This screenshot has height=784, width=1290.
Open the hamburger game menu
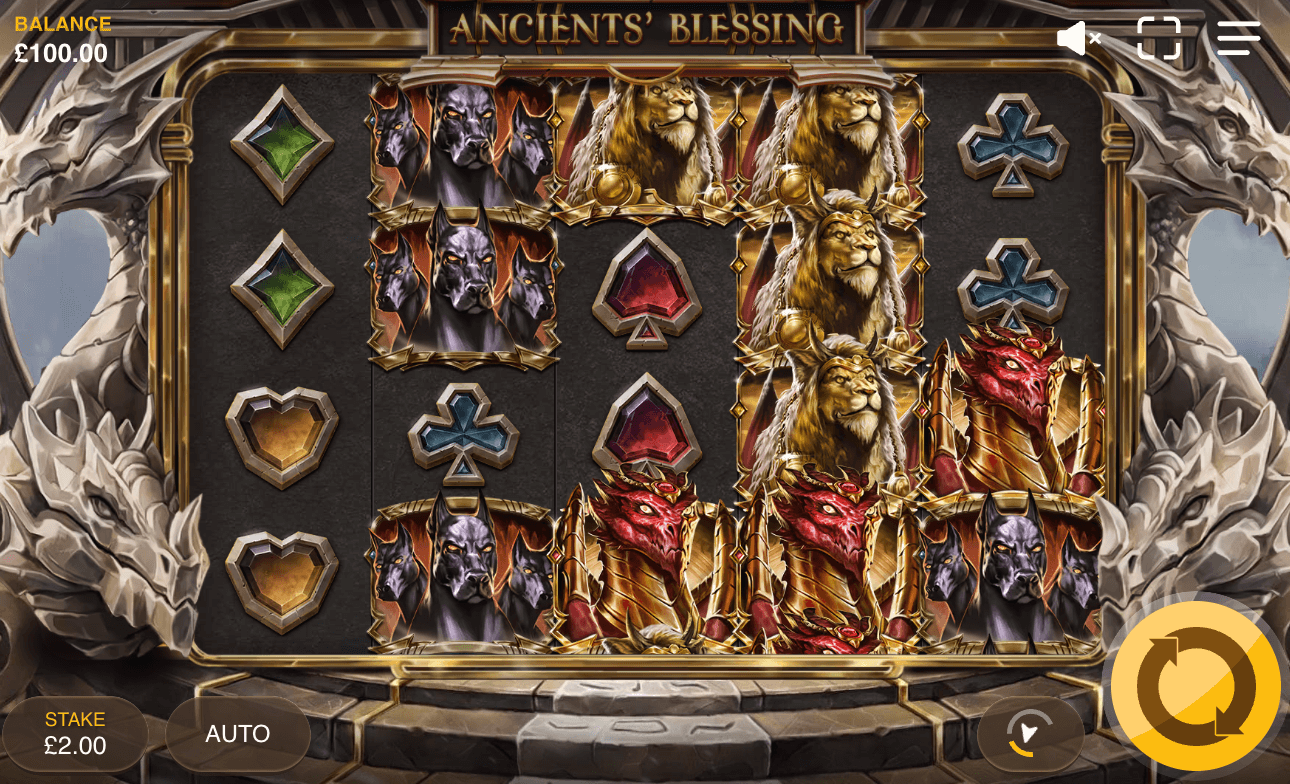click(x=1238, y=38)
